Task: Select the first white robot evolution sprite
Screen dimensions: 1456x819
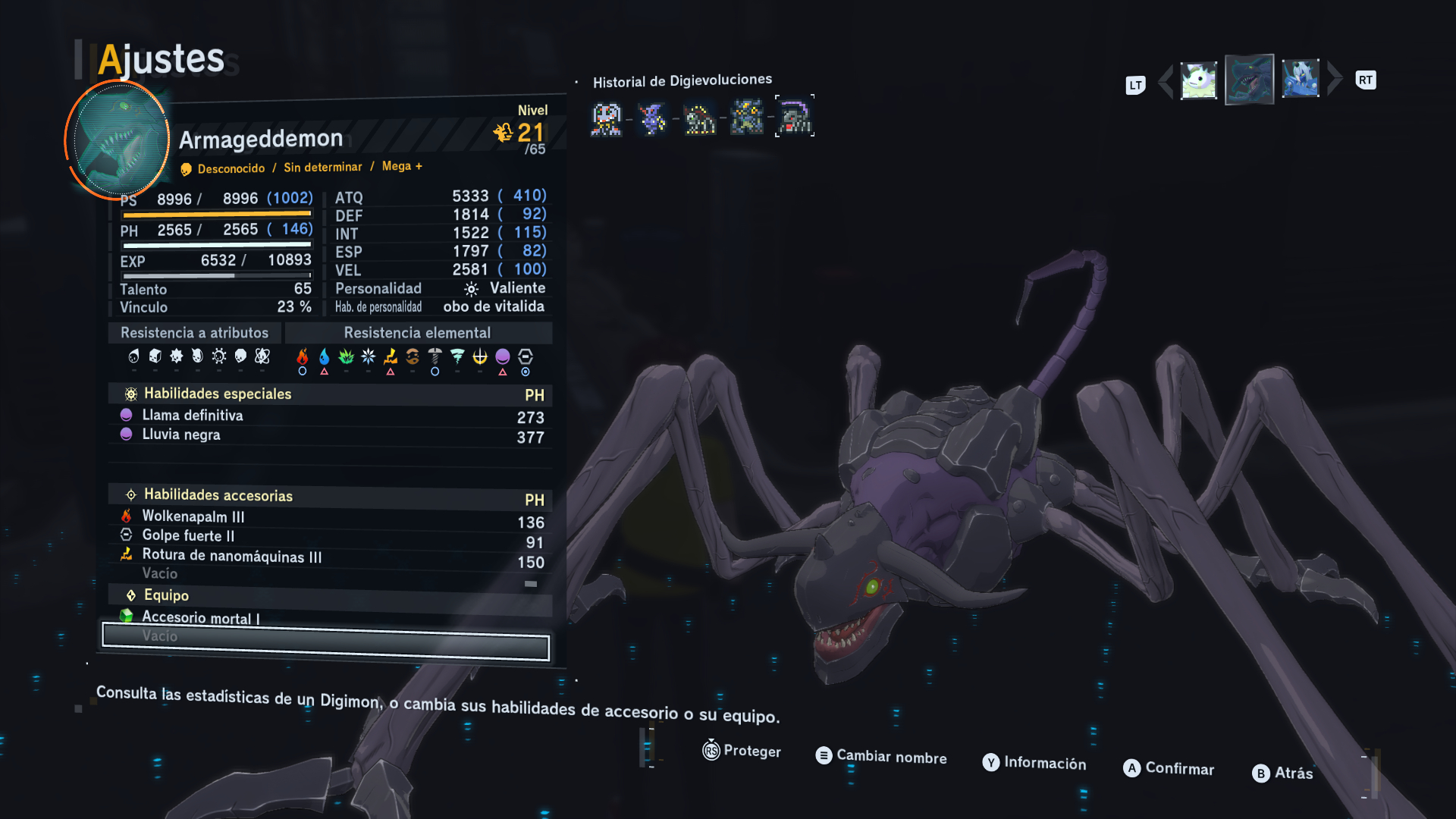Action: coord(606,119)
